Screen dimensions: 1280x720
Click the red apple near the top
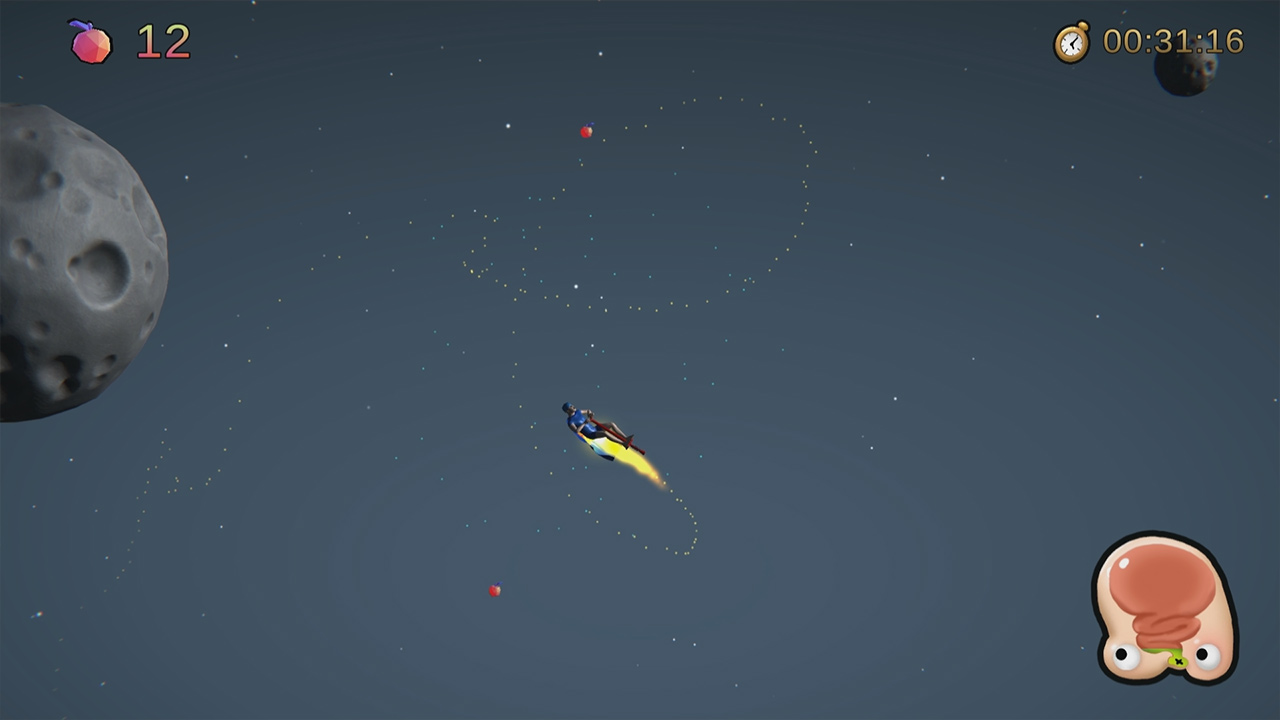585,130
